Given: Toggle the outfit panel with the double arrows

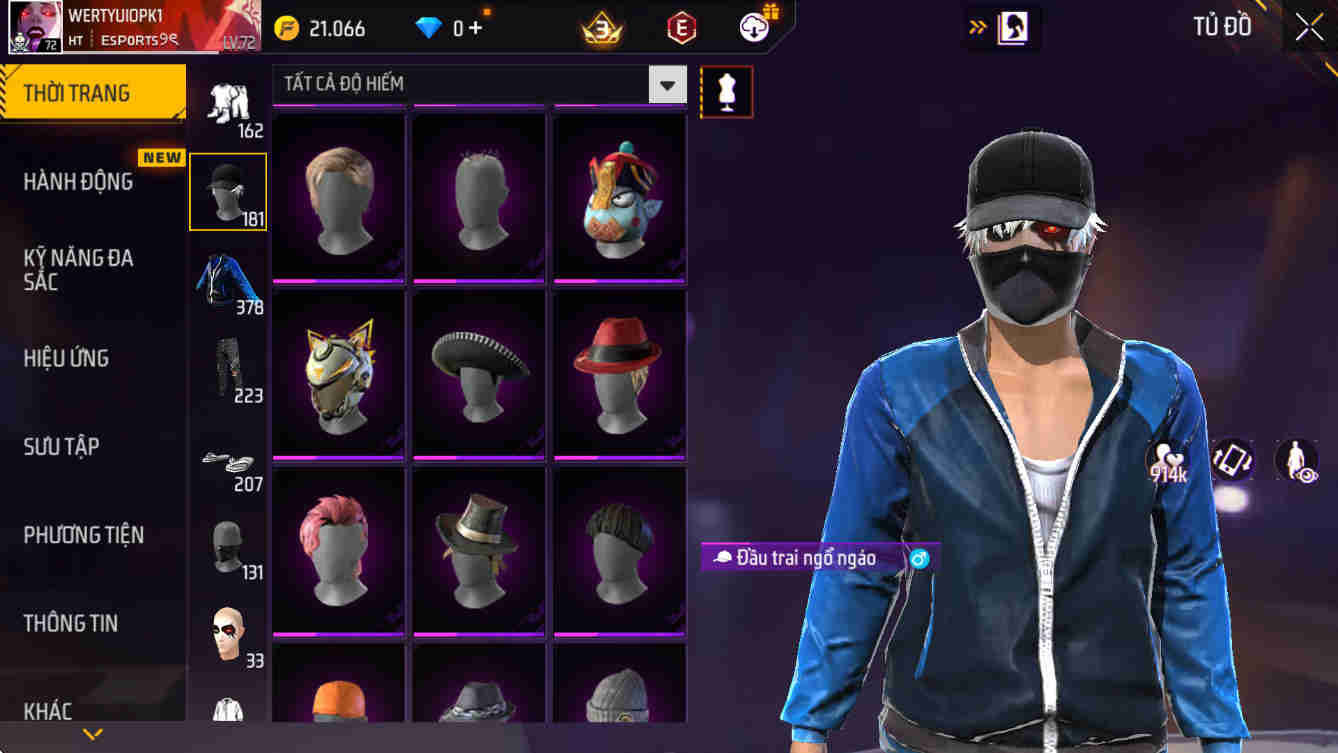Looking at the screenshot, I should pos(977,28).
